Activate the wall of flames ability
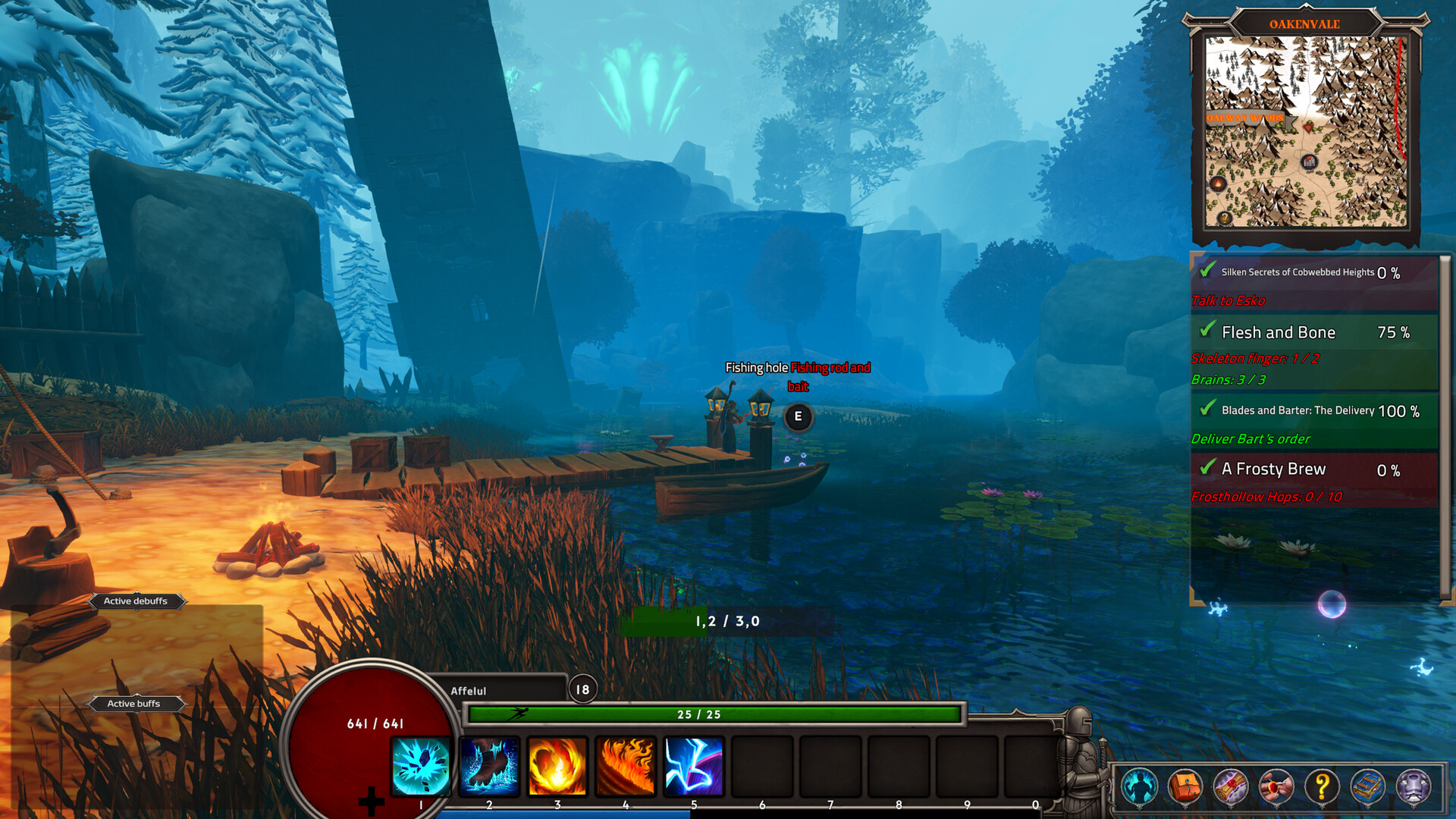The image size is (1456, 819). tap(626, 766)
